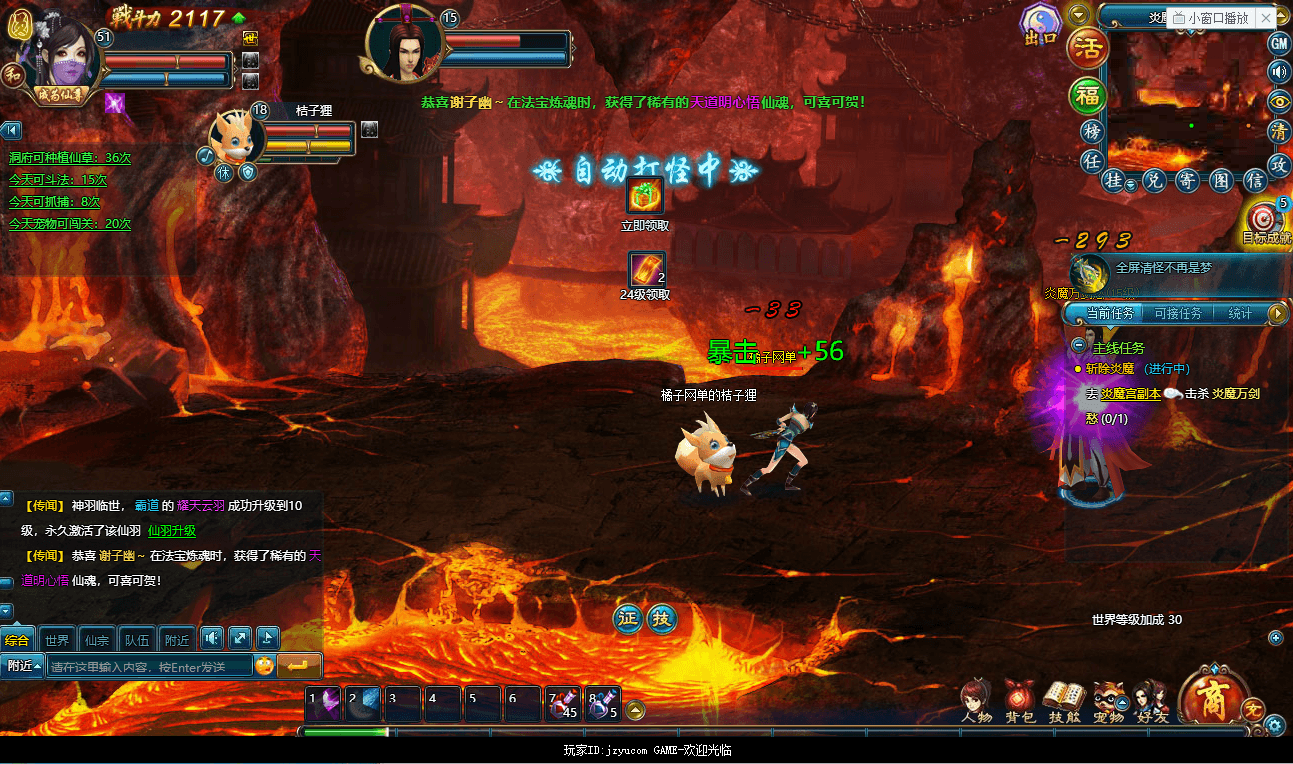Open the 技能 skills book
1293x764 pixels.
pos(1064,699)
